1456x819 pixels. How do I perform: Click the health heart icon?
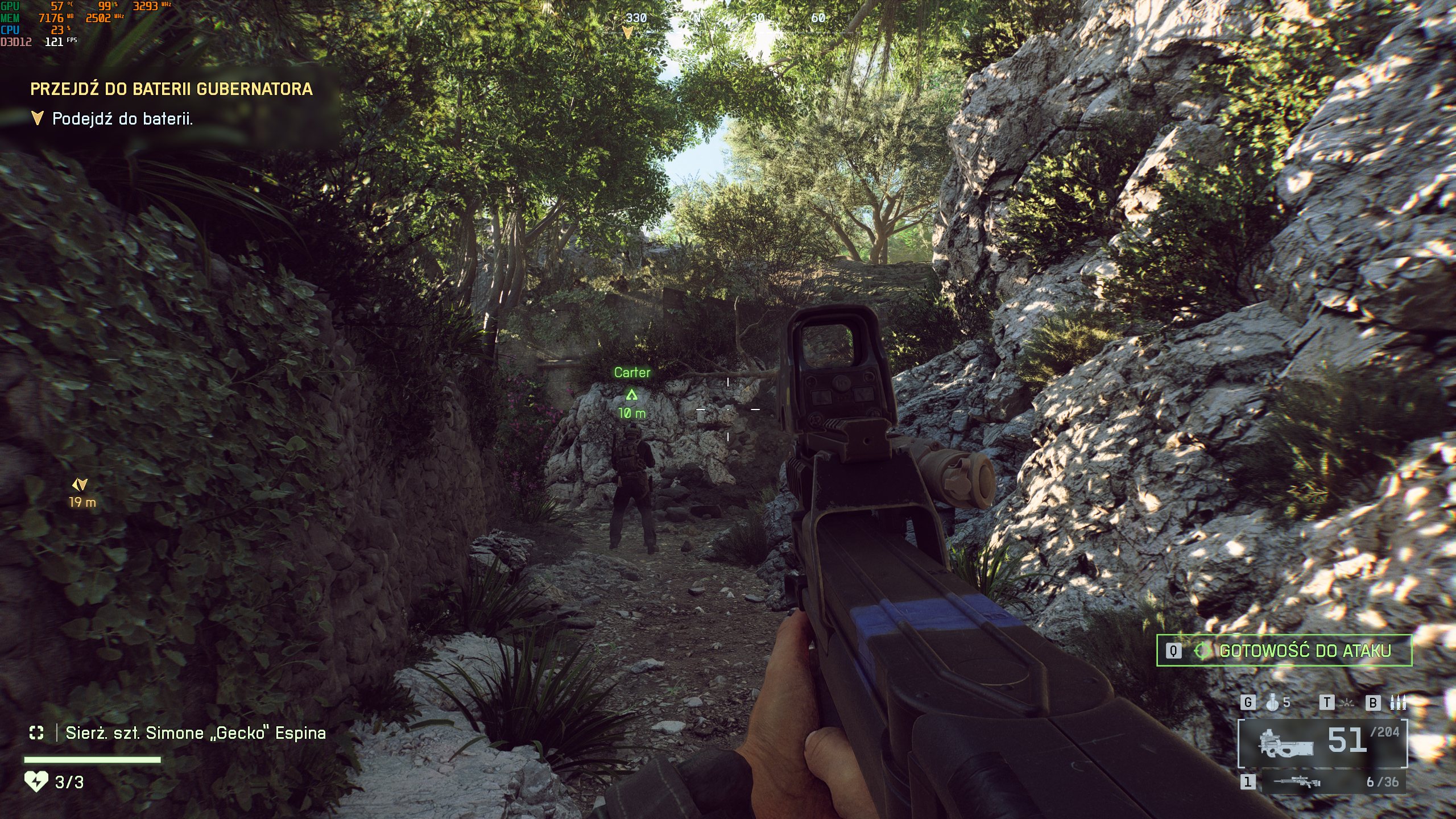pyautogui.click(x=36, y=781)
